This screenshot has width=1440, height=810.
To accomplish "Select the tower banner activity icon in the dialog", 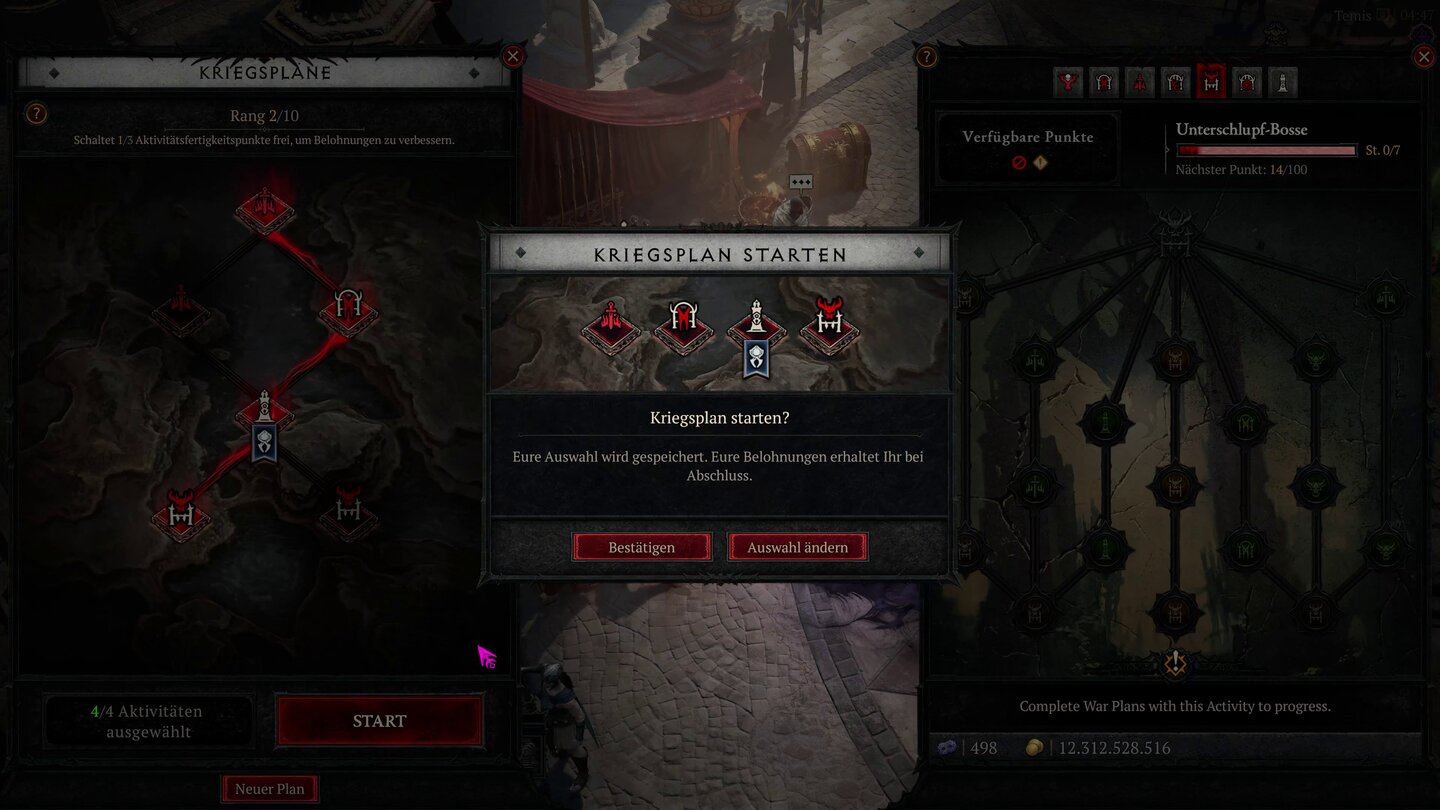I will click(755, 330).
